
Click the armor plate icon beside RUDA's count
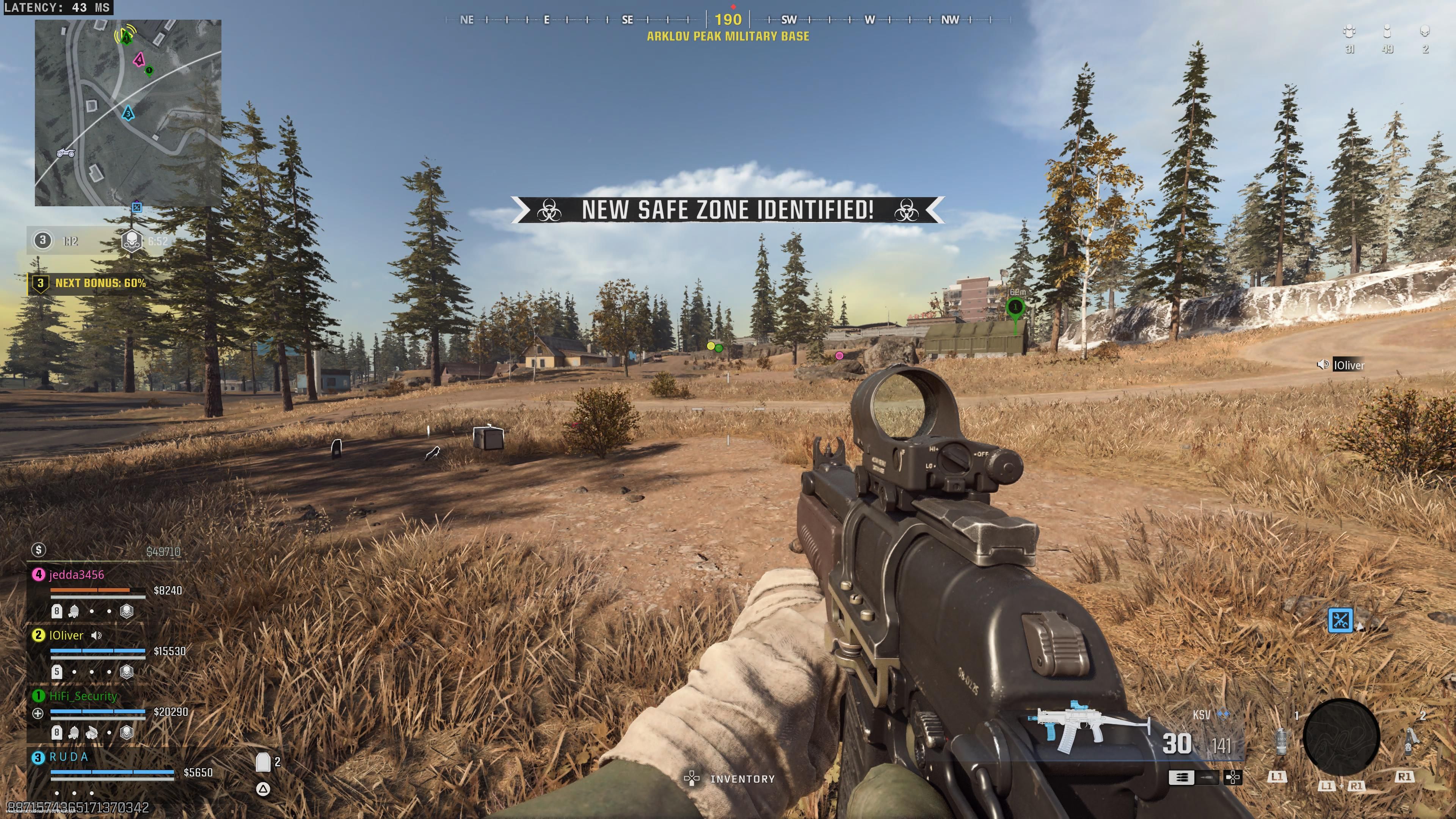tap(264, 761)
